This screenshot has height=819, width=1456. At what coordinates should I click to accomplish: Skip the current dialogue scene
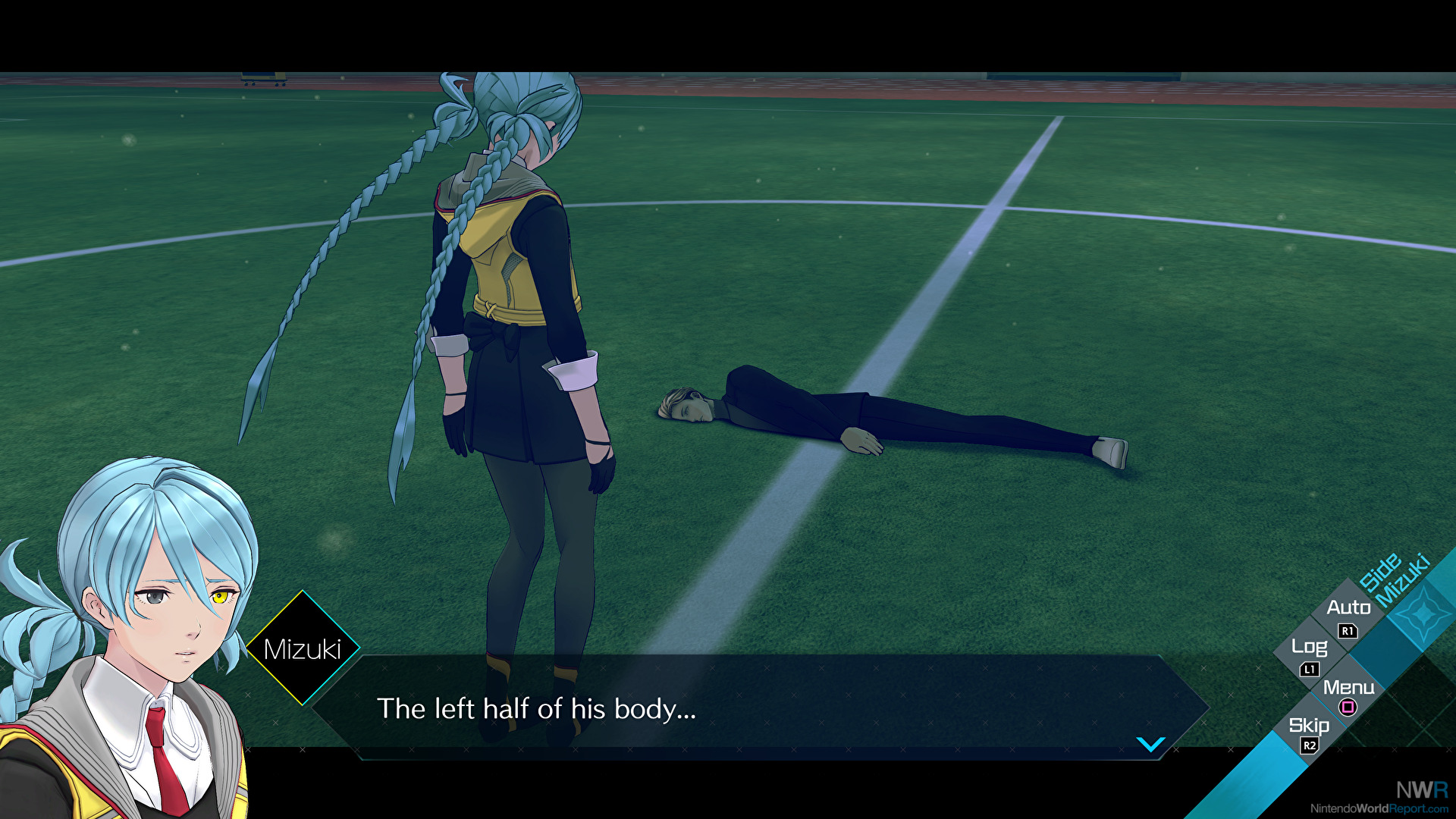(x=1309, y=726)
